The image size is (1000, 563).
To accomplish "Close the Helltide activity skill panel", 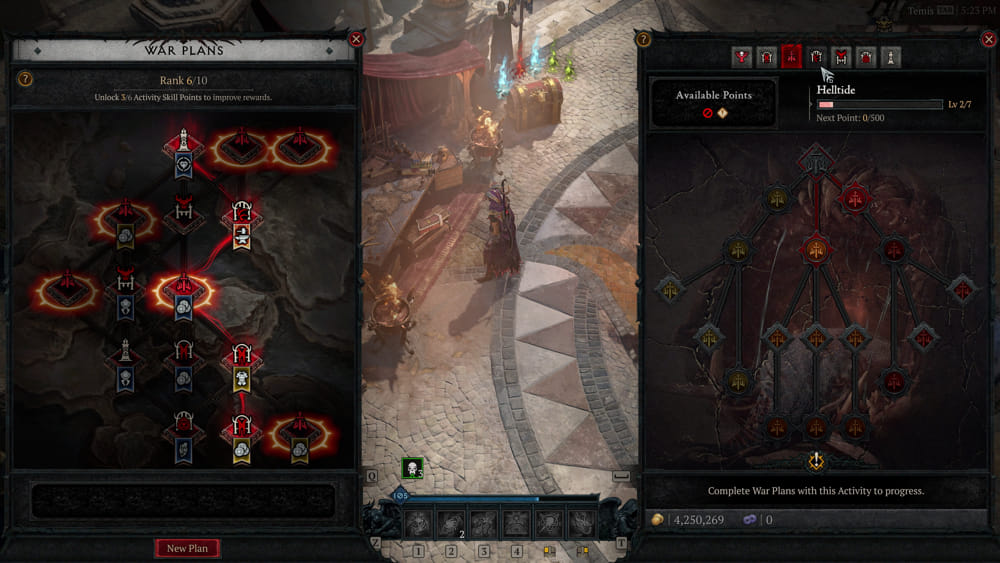I will [x=986, y=39].
